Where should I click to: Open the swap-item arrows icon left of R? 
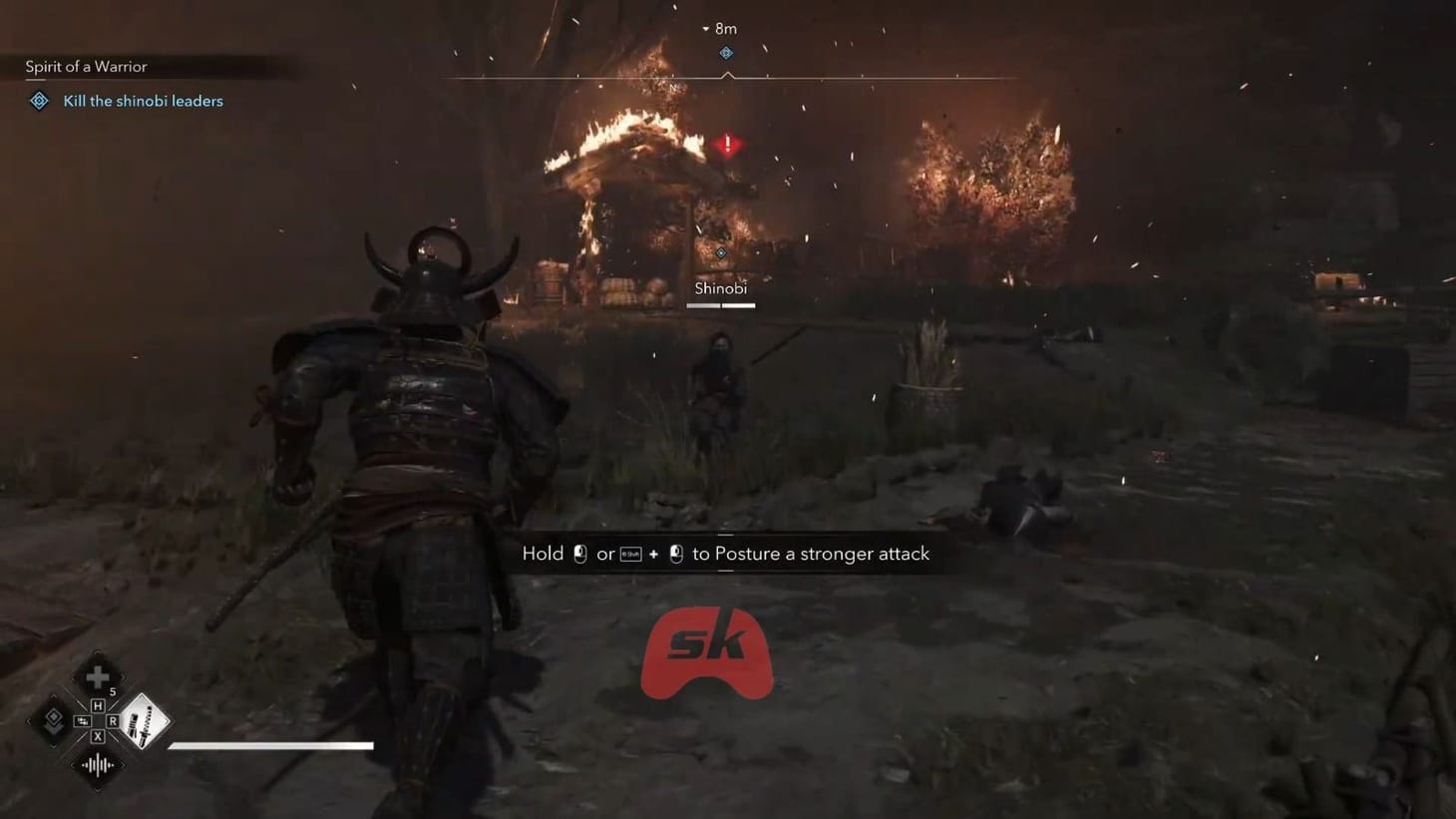[82, 720]
